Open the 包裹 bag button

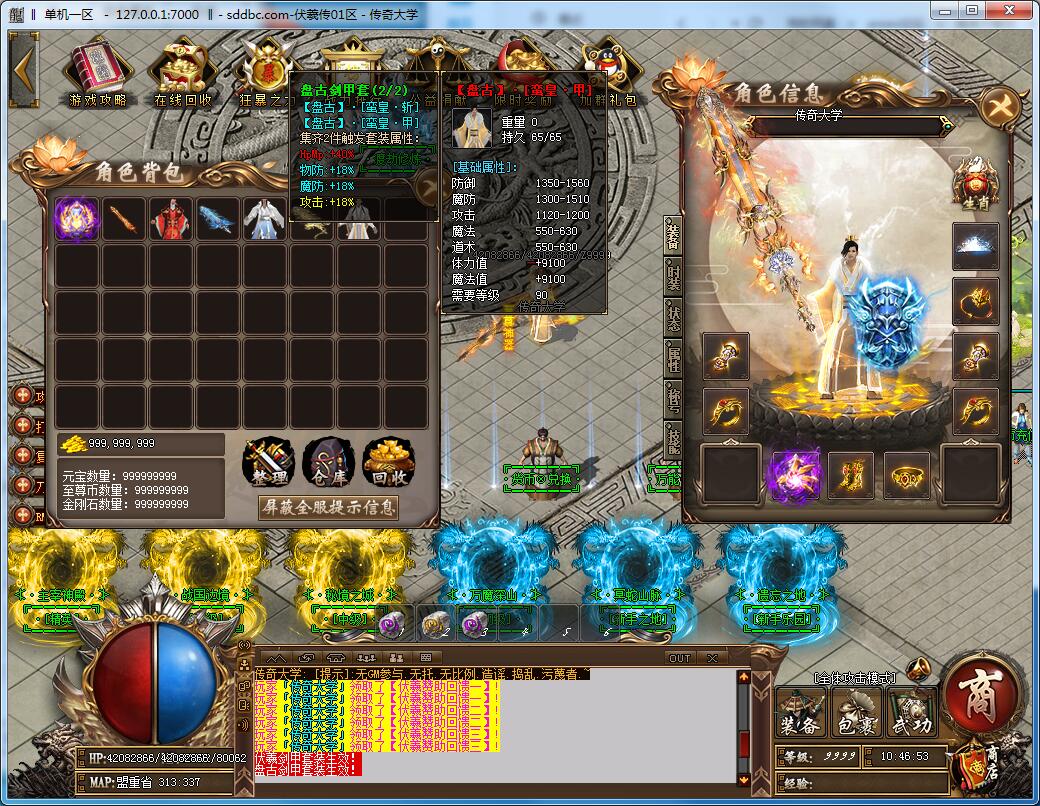(856, 711)
